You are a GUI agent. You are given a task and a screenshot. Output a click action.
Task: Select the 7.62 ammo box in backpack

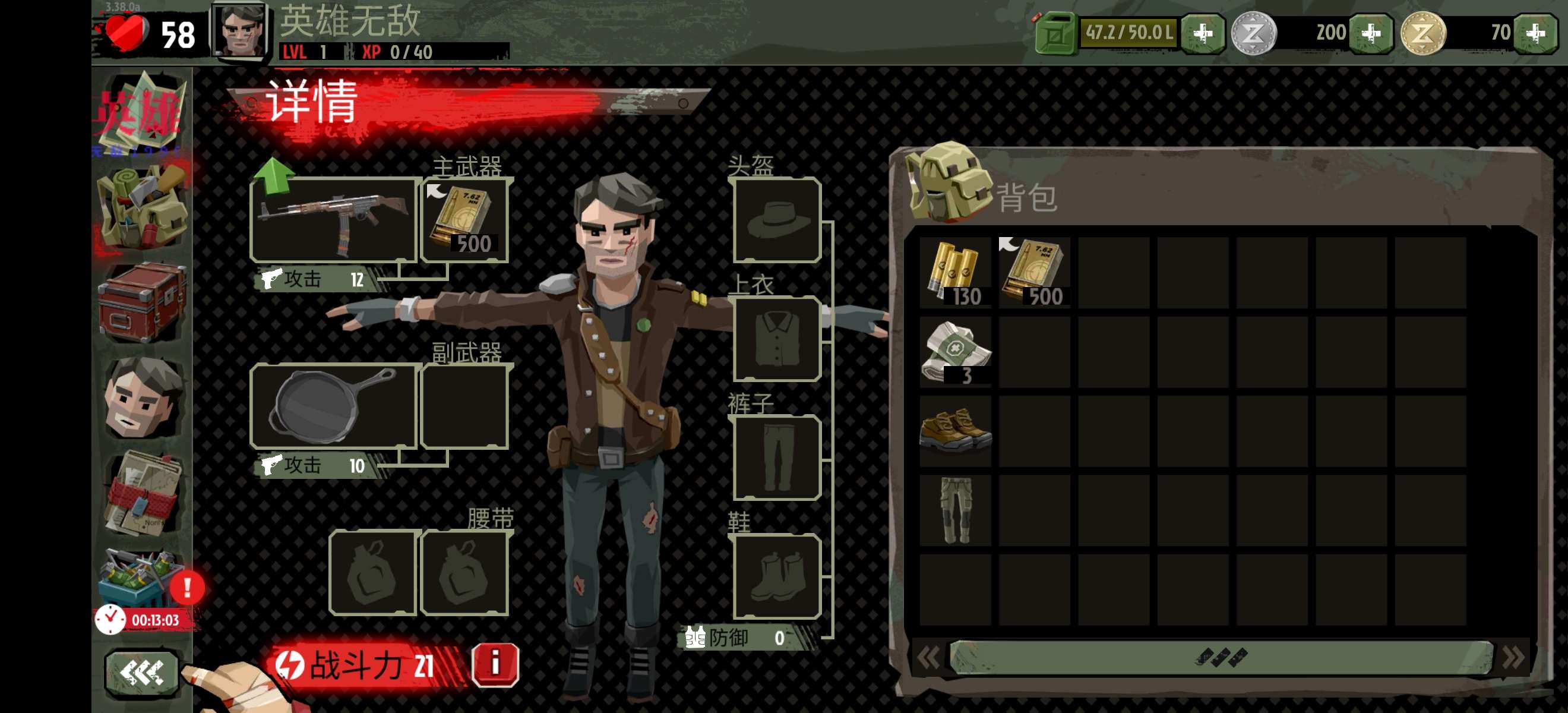tap(1034, 273)
